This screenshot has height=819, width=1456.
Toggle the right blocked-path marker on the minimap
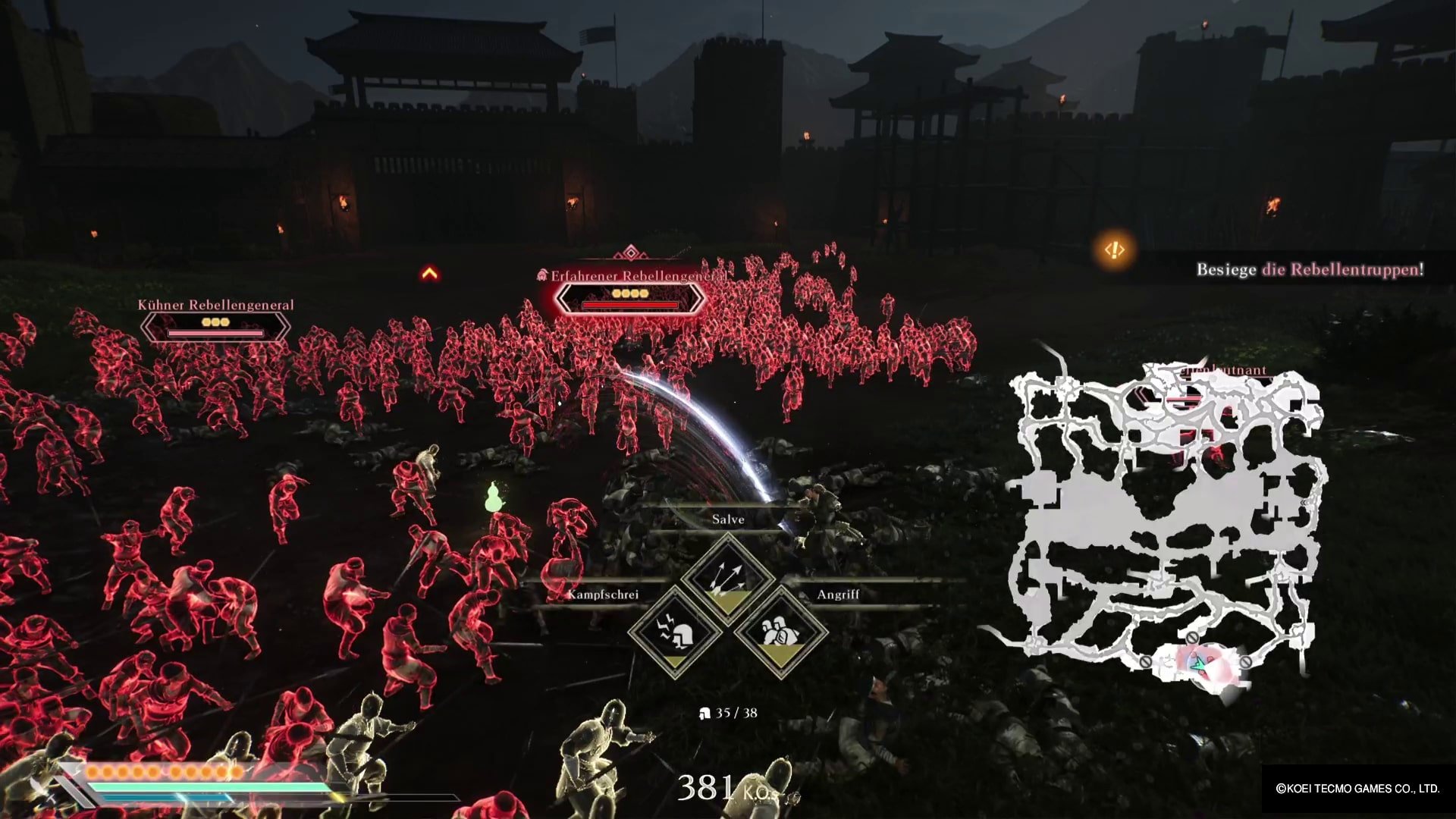coord(1246,661)
